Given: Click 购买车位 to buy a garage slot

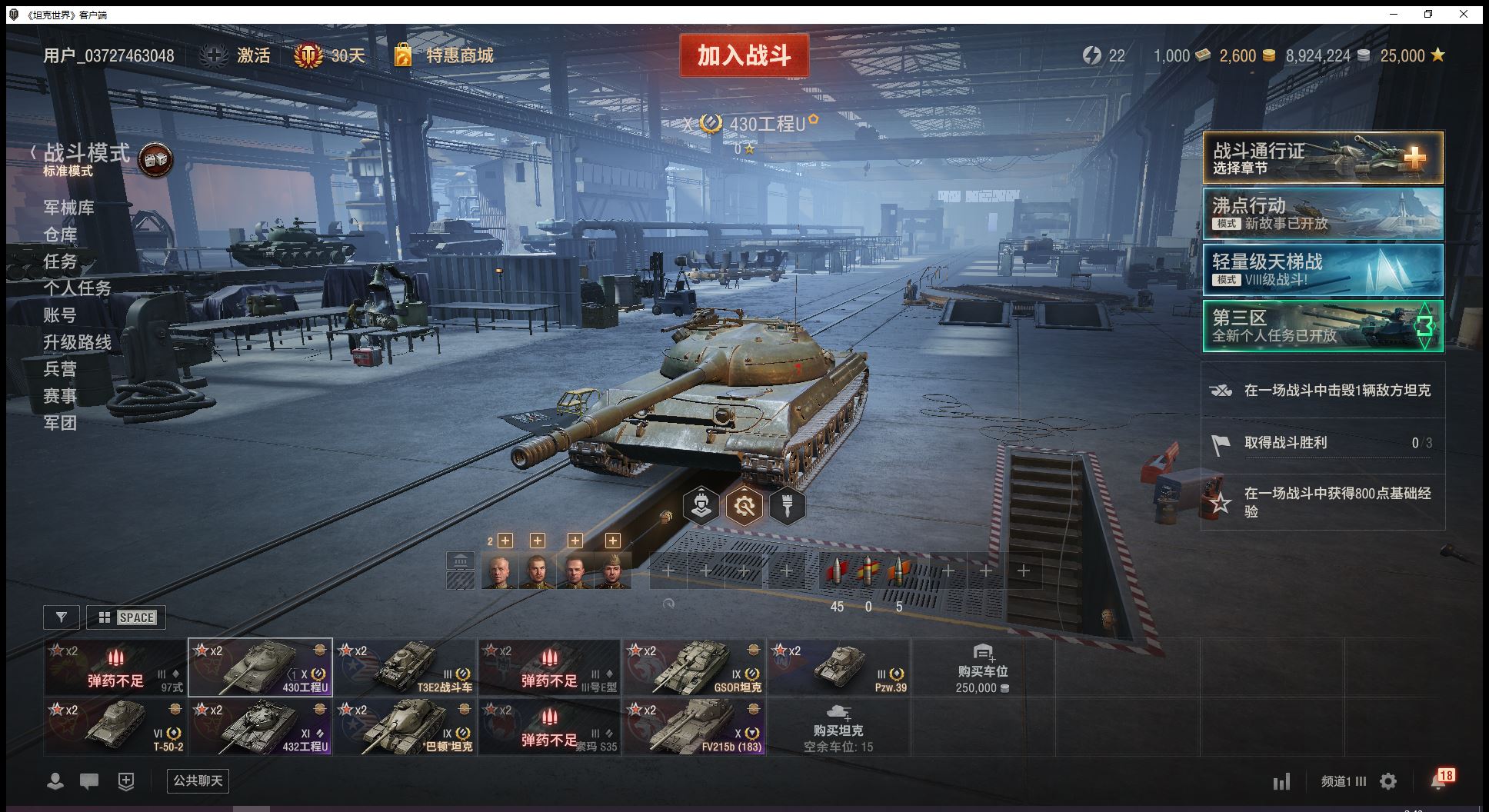Looking at the screenshot, I should (982, 668).
